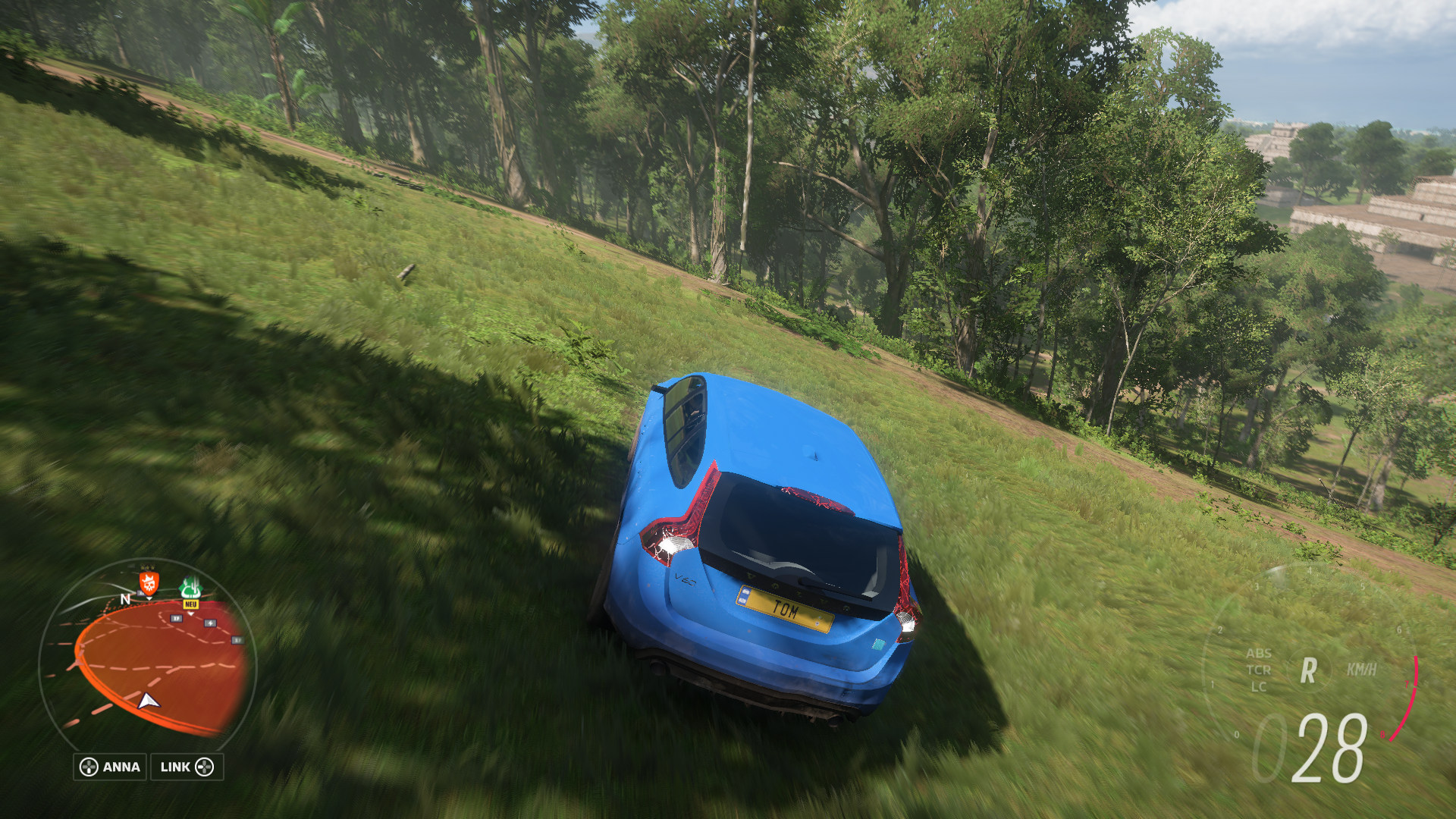Click the N compass marker on minimap
The image size is (1456, 819).
pyautogui.click(x=125, y=598)
